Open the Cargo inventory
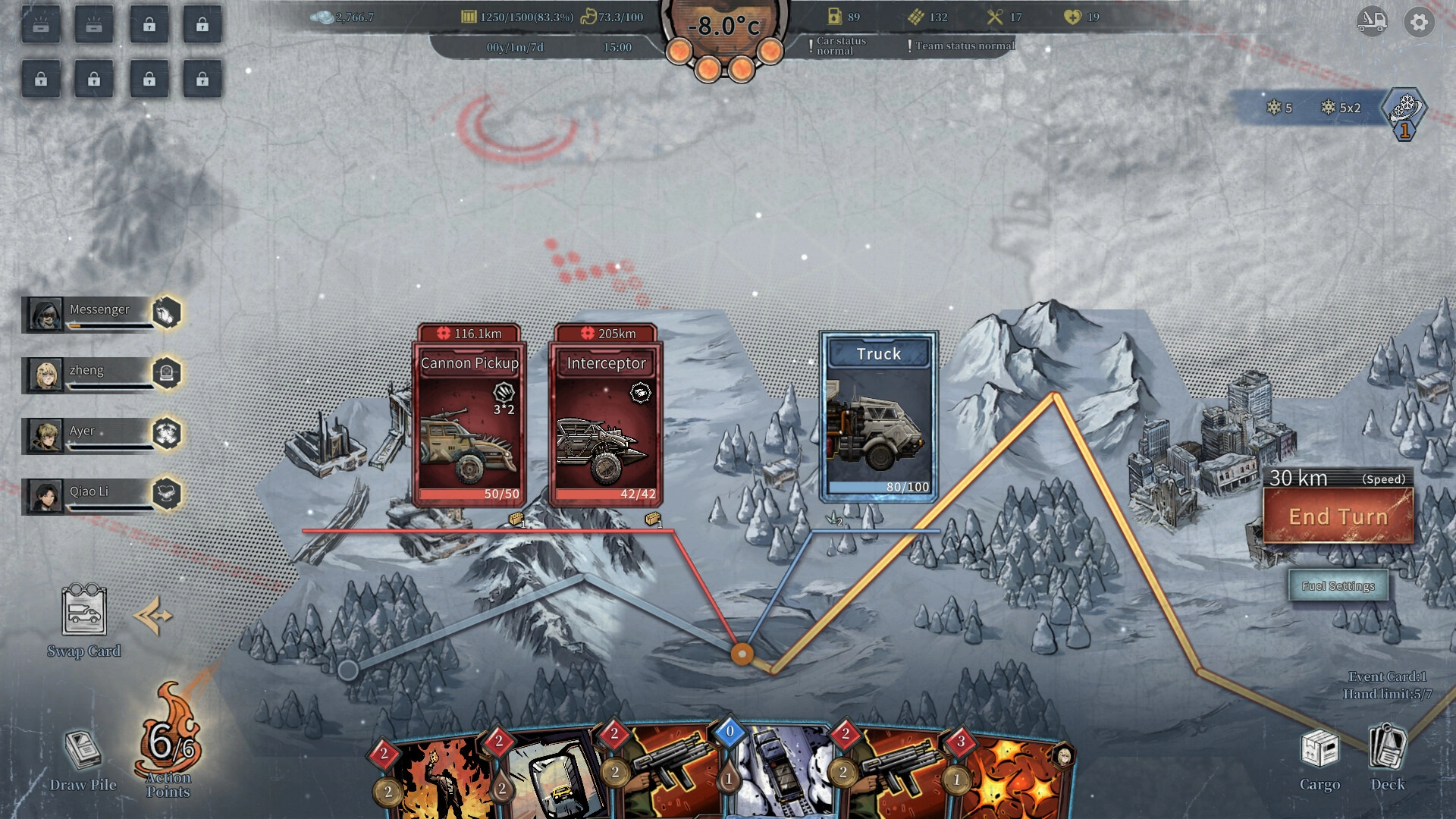1456x819 pixels. [1319, 758]
